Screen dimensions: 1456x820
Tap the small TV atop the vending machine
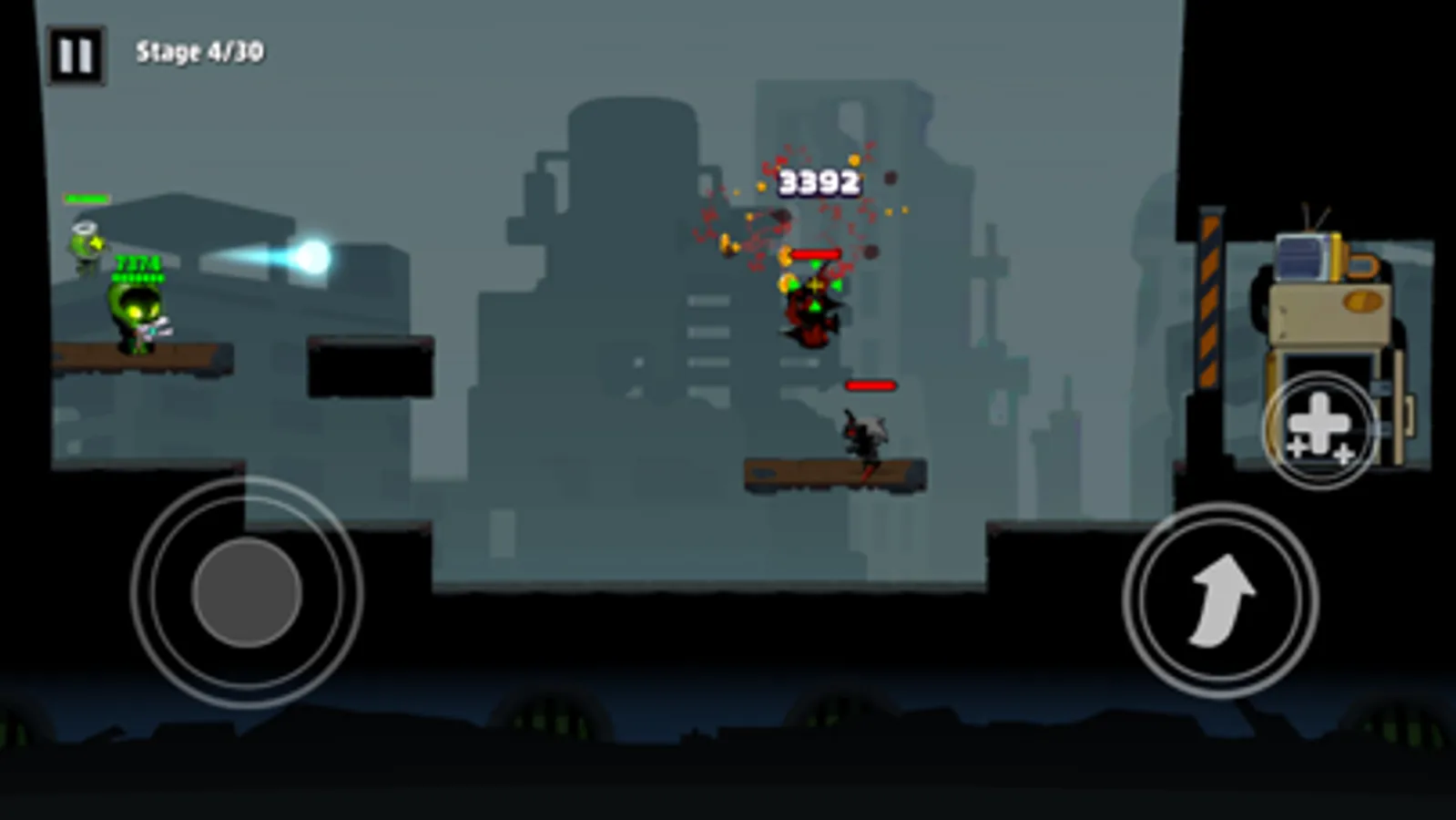(x=1300, y=255)
